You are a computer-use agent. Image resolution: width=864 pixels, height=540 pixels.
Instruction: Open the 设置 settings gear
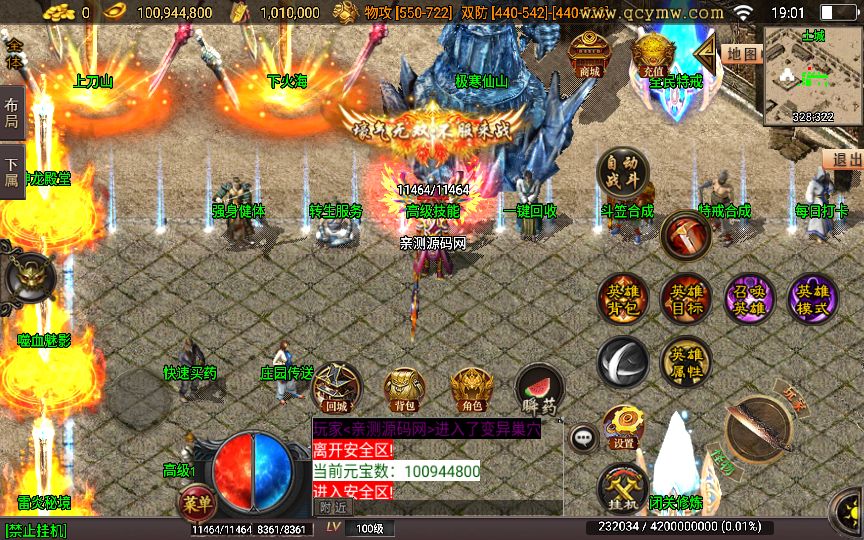623,427
